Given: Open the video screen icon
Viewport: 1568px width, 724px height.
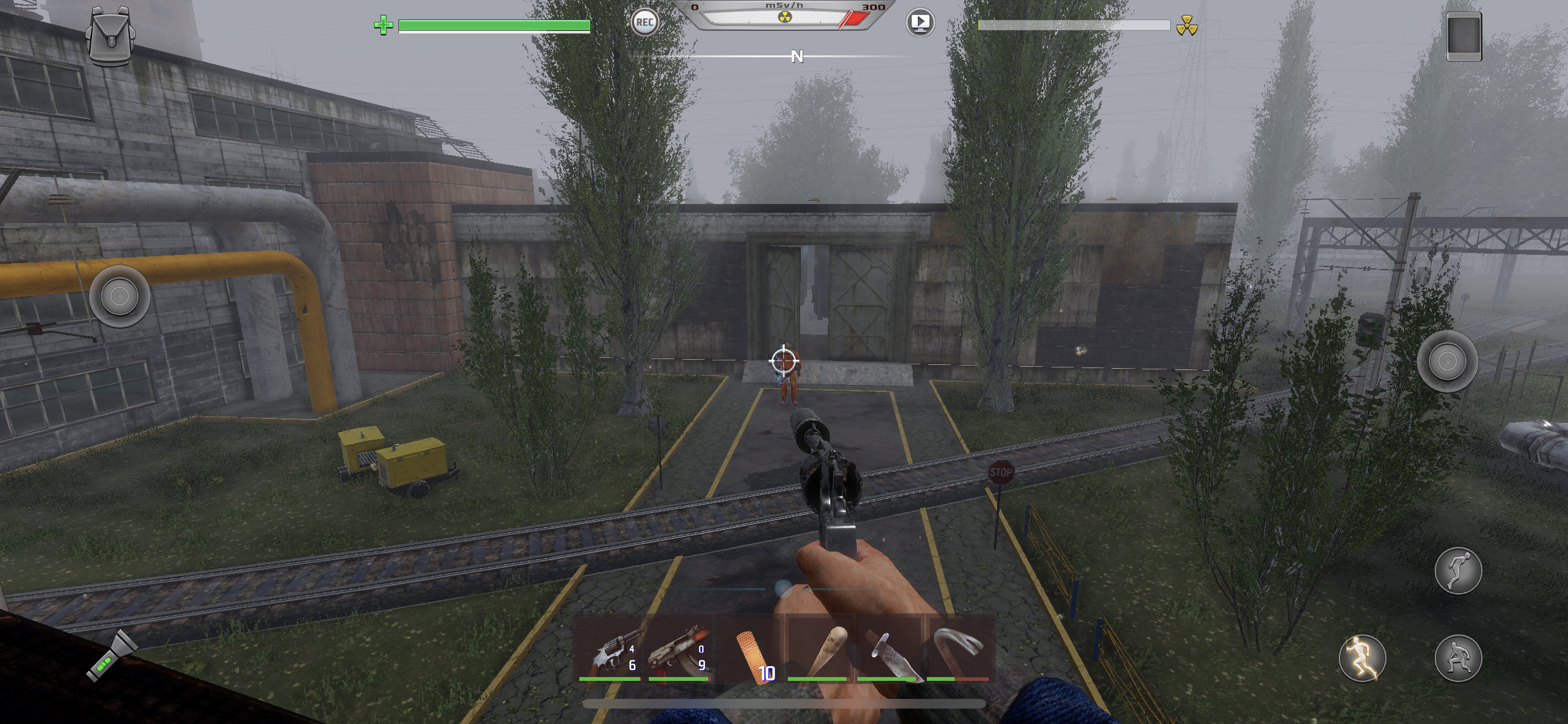Looking at the screenshot, I should (920, 23).
